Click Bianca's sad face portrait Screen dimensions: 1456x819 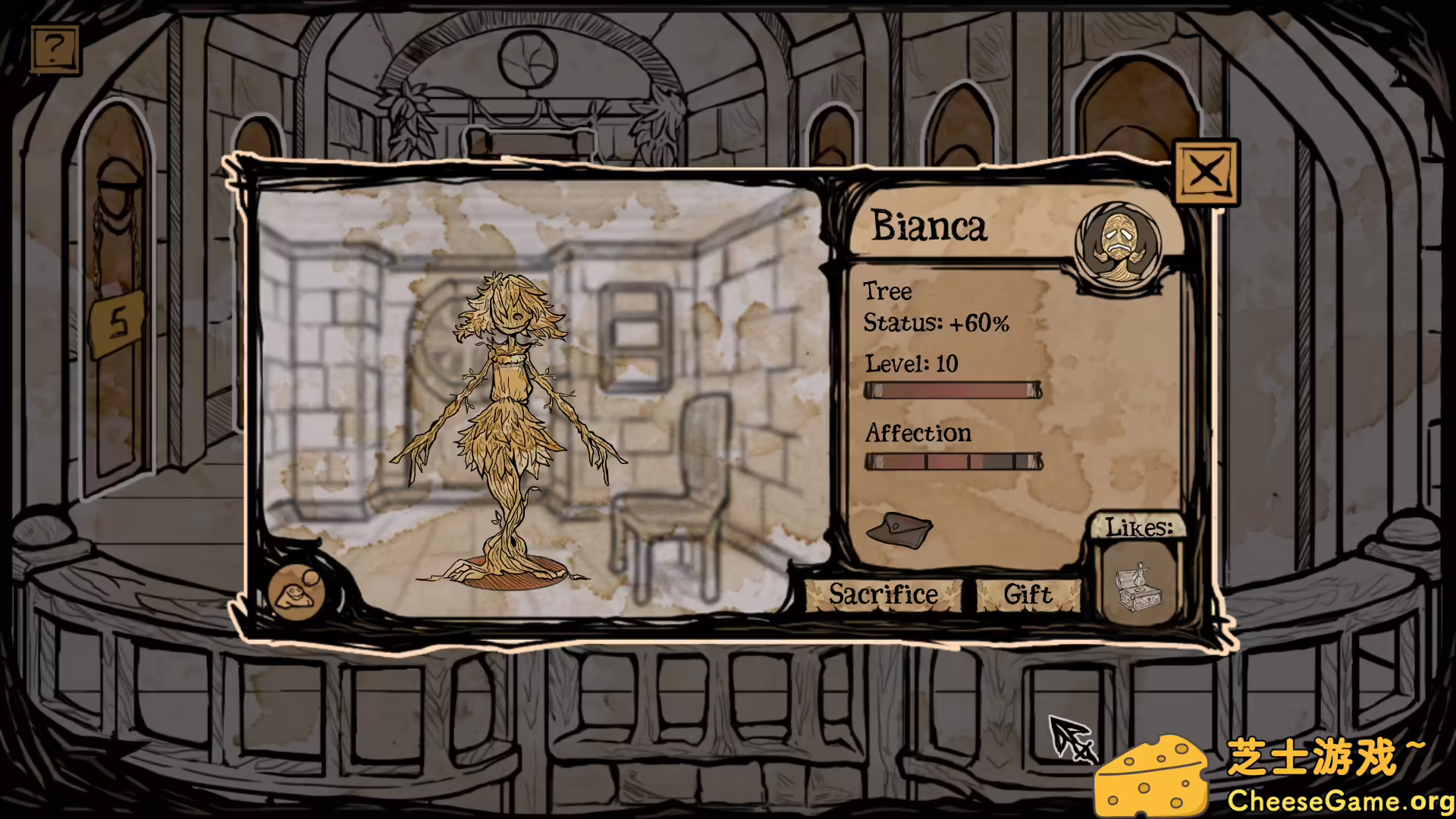1118,243
